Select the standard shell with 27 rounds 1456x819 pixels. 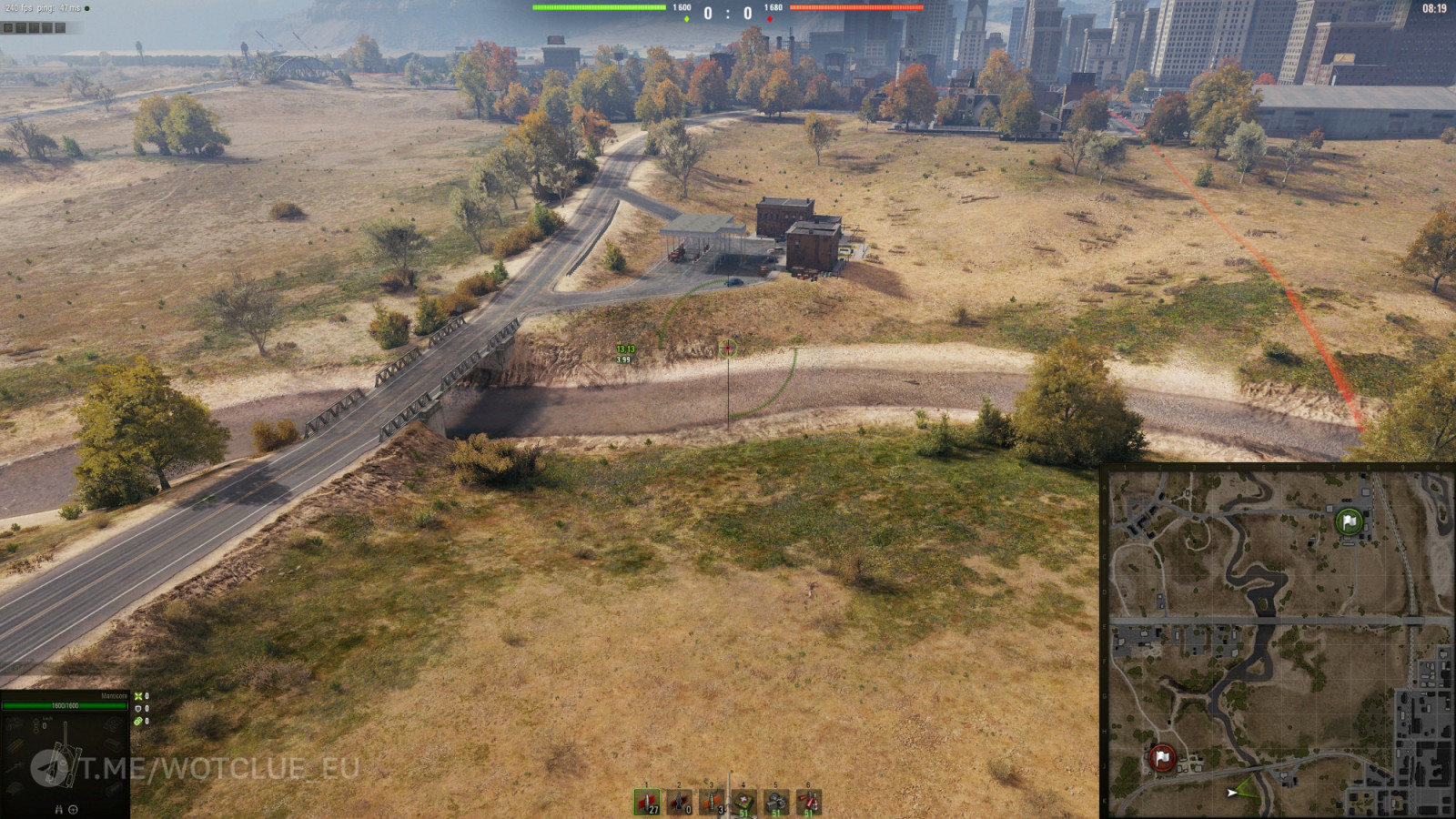coord(647,803)
